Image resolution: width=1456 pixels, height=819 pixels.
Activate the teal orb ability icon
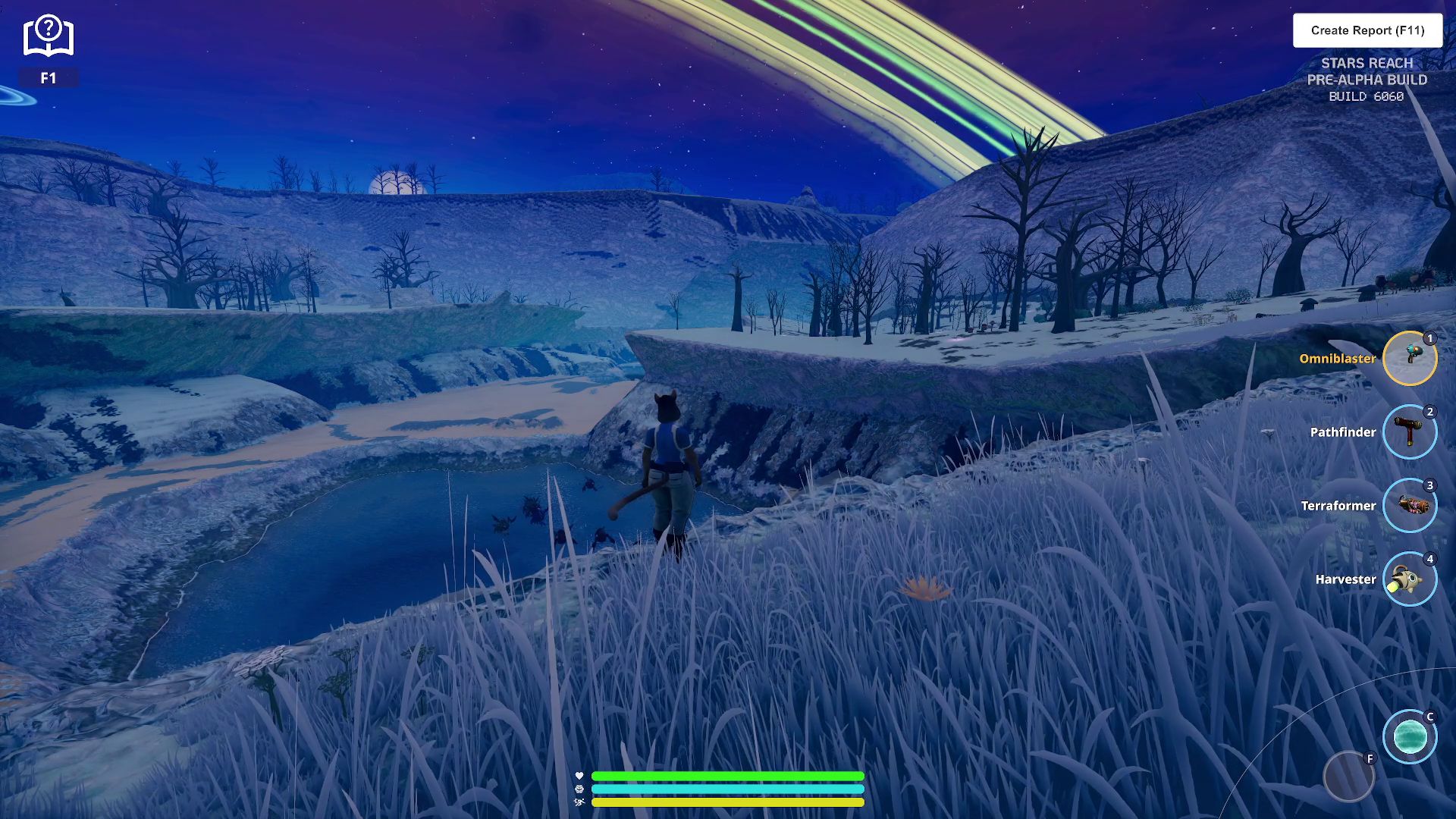(x=1409, y=736)
